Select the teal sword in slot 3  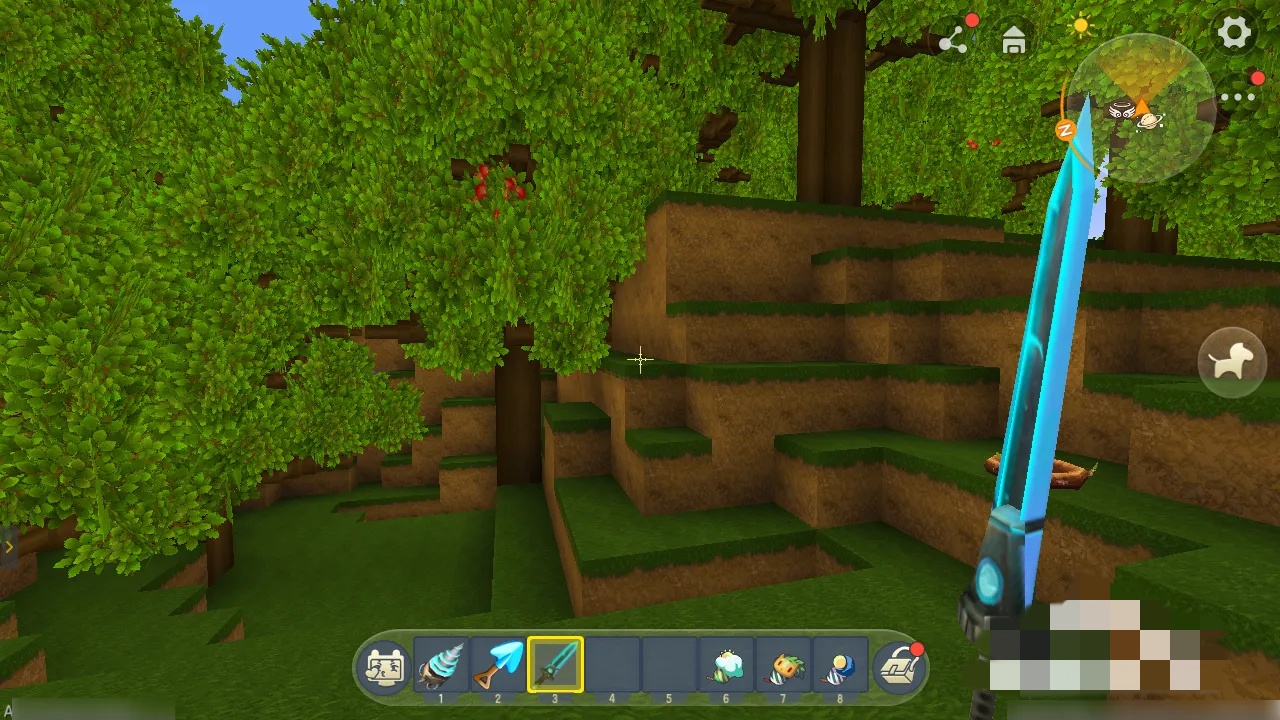(x=555, y=664)
